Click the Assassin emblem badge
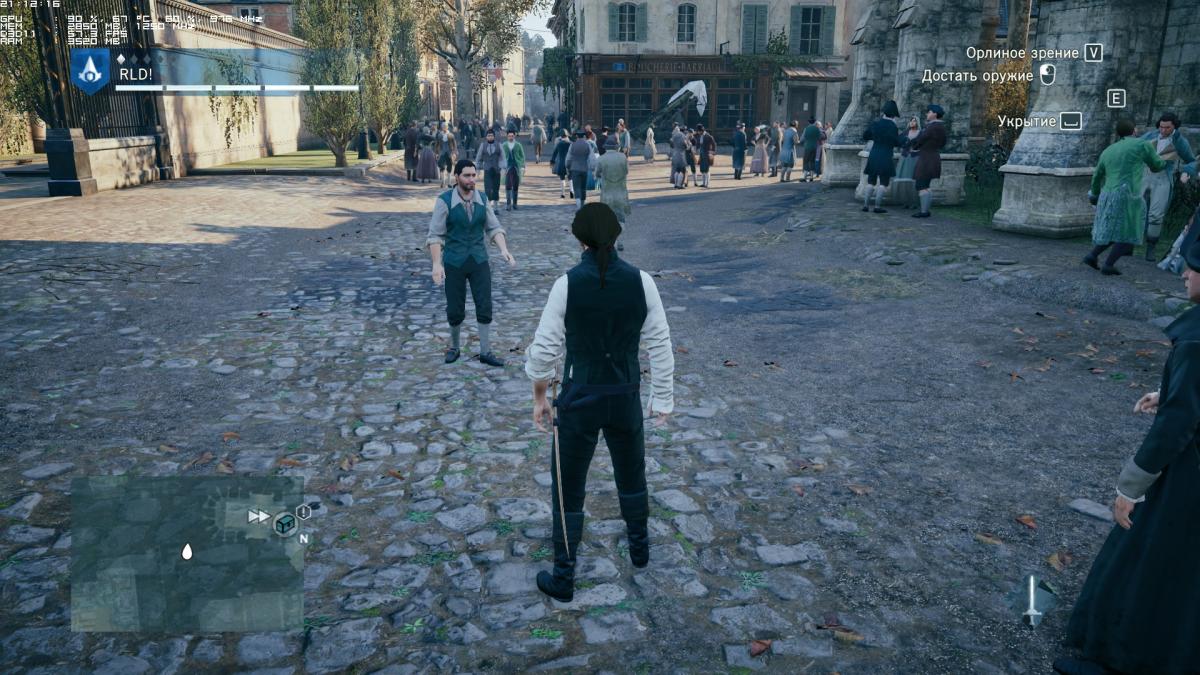The image size is (1200, 675). (90, 71)
